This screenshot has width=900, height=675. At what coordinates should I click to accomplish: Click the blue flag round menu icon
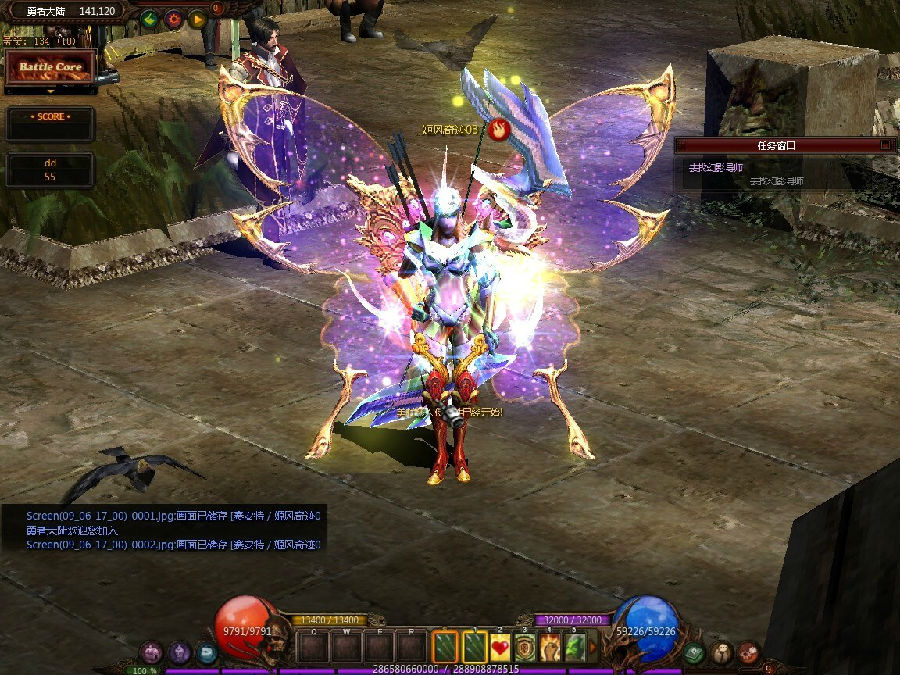pos(206,653)
